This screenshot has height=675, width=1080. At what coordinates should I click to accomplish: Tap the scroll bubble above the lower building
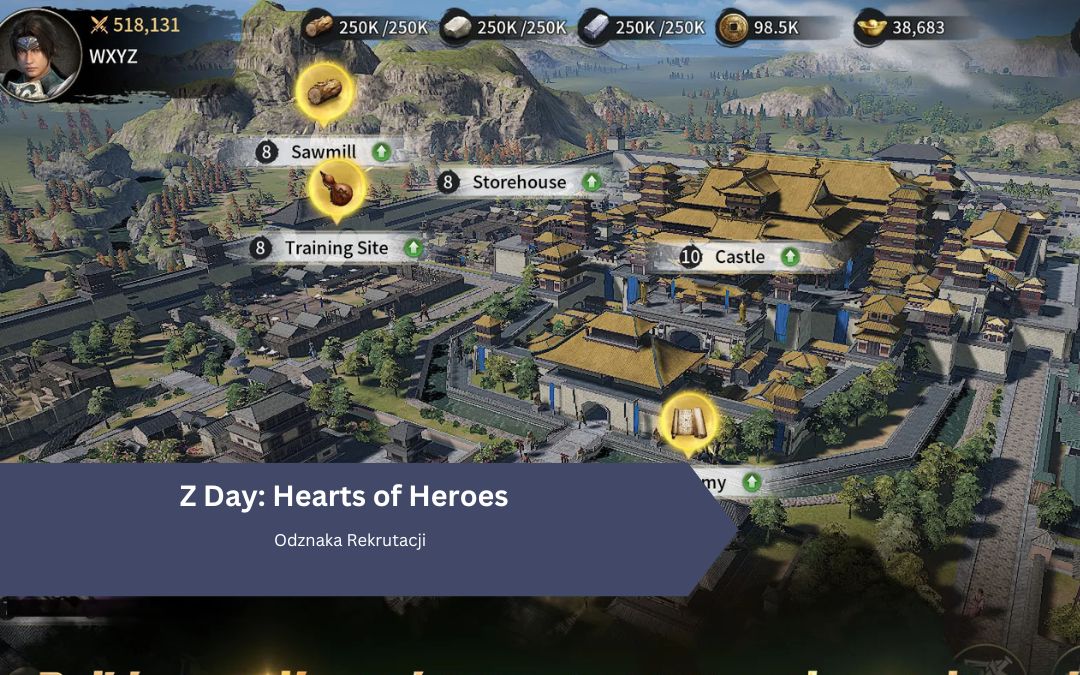pos(688,423)
